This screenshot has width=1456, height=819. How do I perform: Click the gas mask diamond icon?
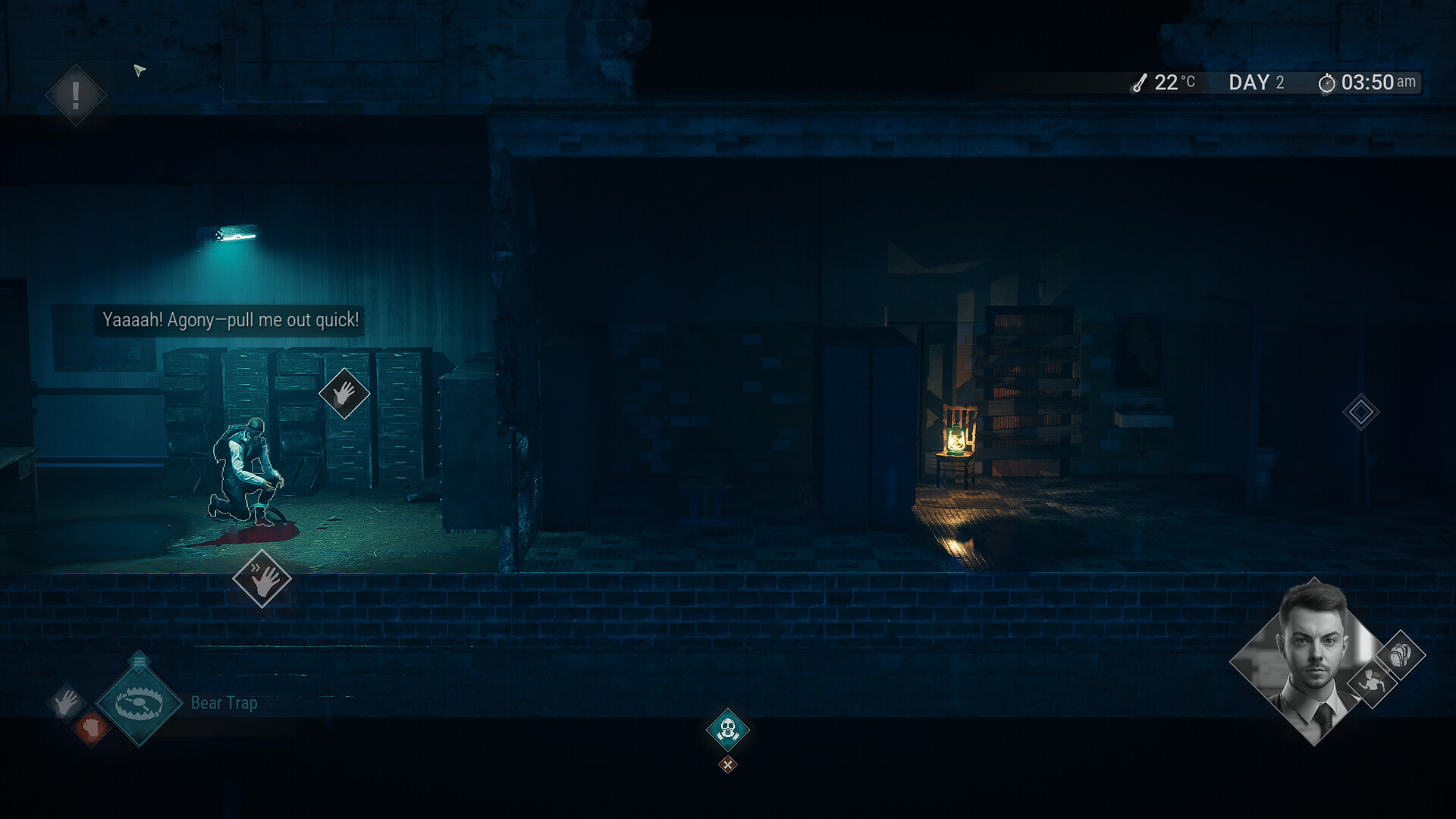[x=727, y=730]
